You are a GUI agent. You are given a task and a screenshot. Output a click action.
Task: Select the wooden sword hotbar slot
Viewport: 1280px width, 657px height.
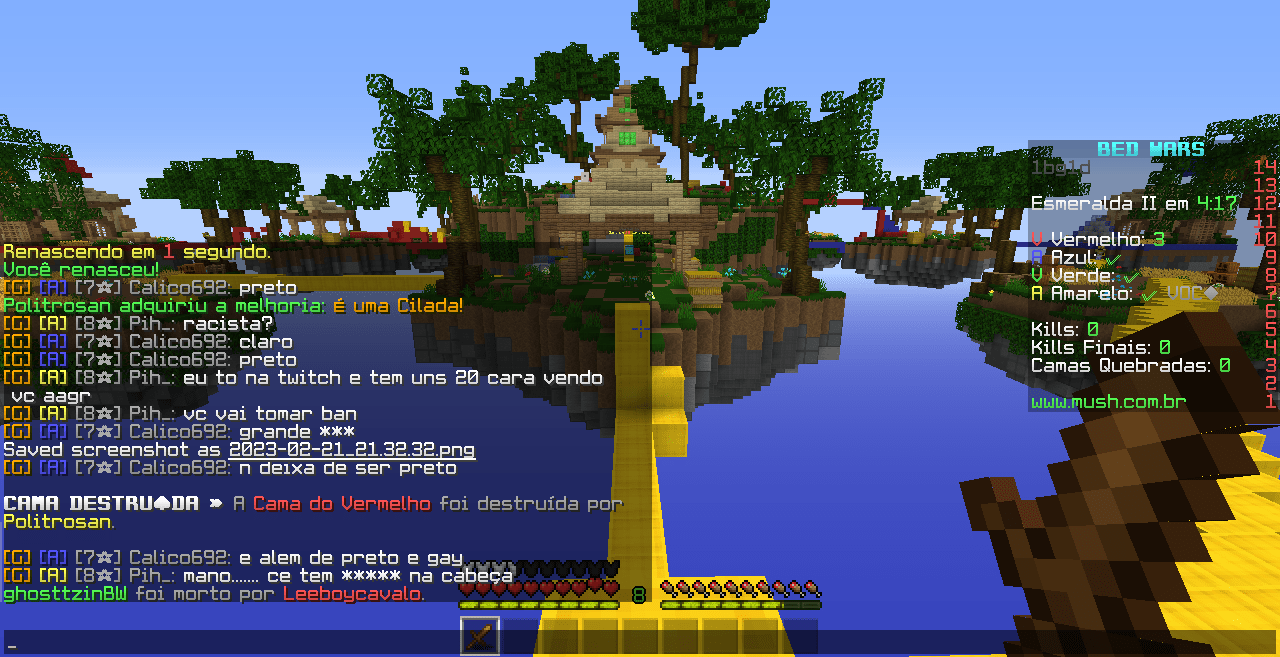[x=480, y=637]
